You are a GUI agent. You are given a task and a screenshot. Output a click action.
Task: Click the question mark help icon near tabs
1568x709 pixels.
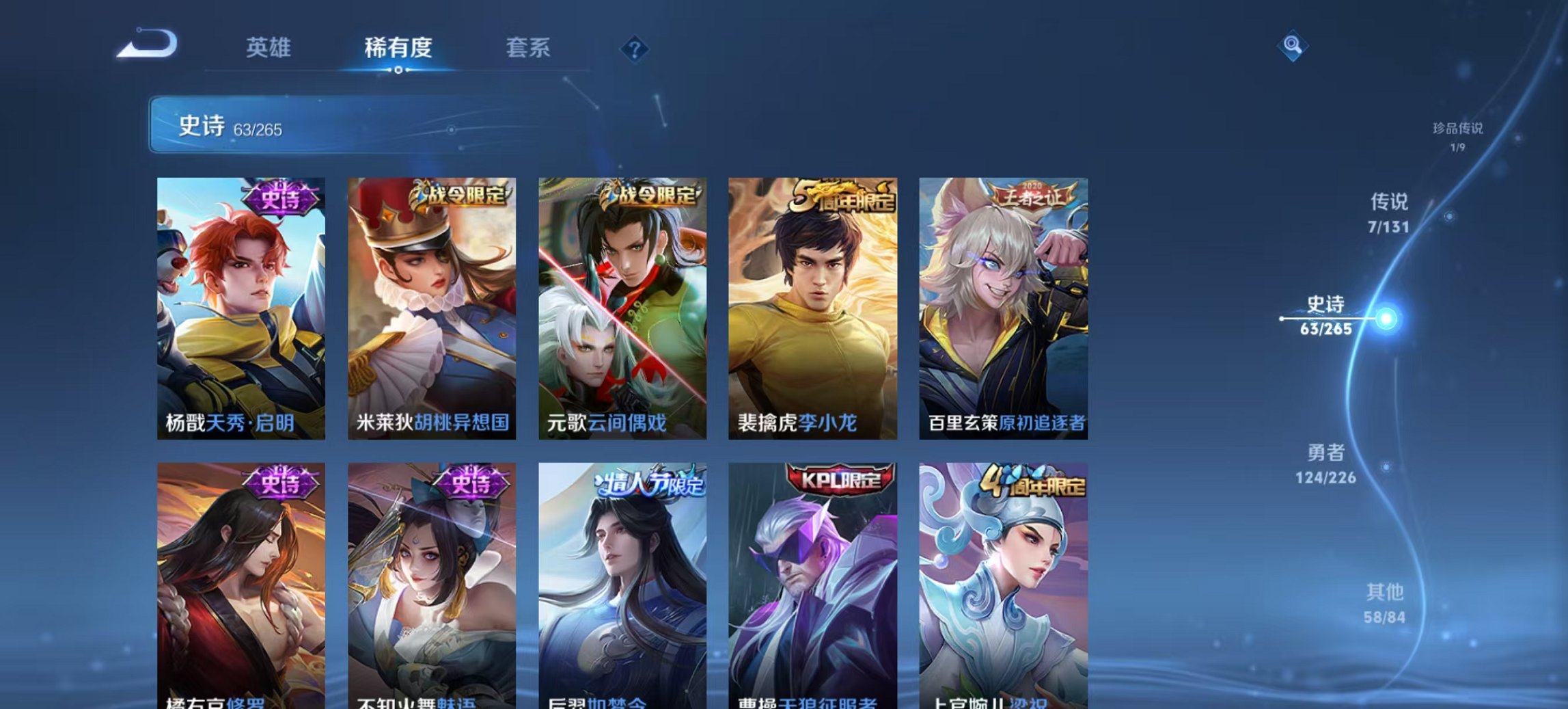pos(634,49)
